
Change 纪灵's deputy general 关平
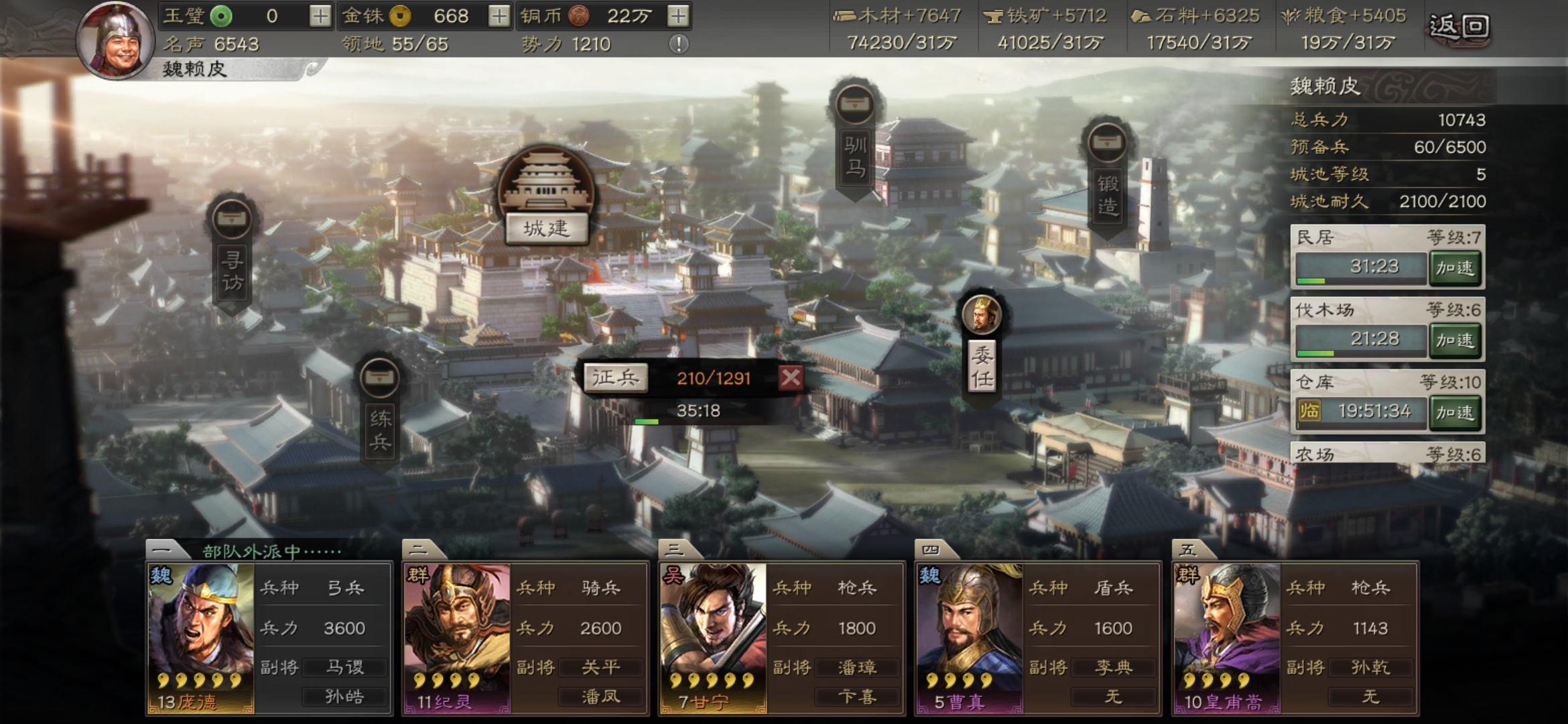coord(601,666)
